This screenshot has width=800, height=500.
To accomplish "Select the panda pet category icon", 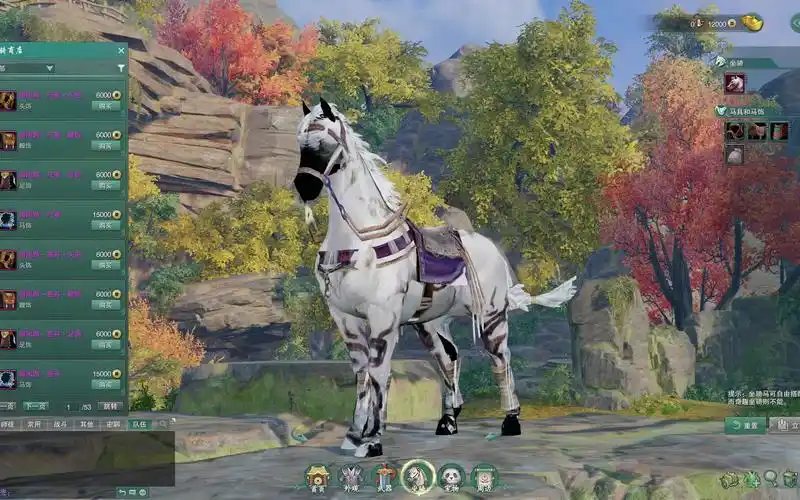I will [451, 477].
